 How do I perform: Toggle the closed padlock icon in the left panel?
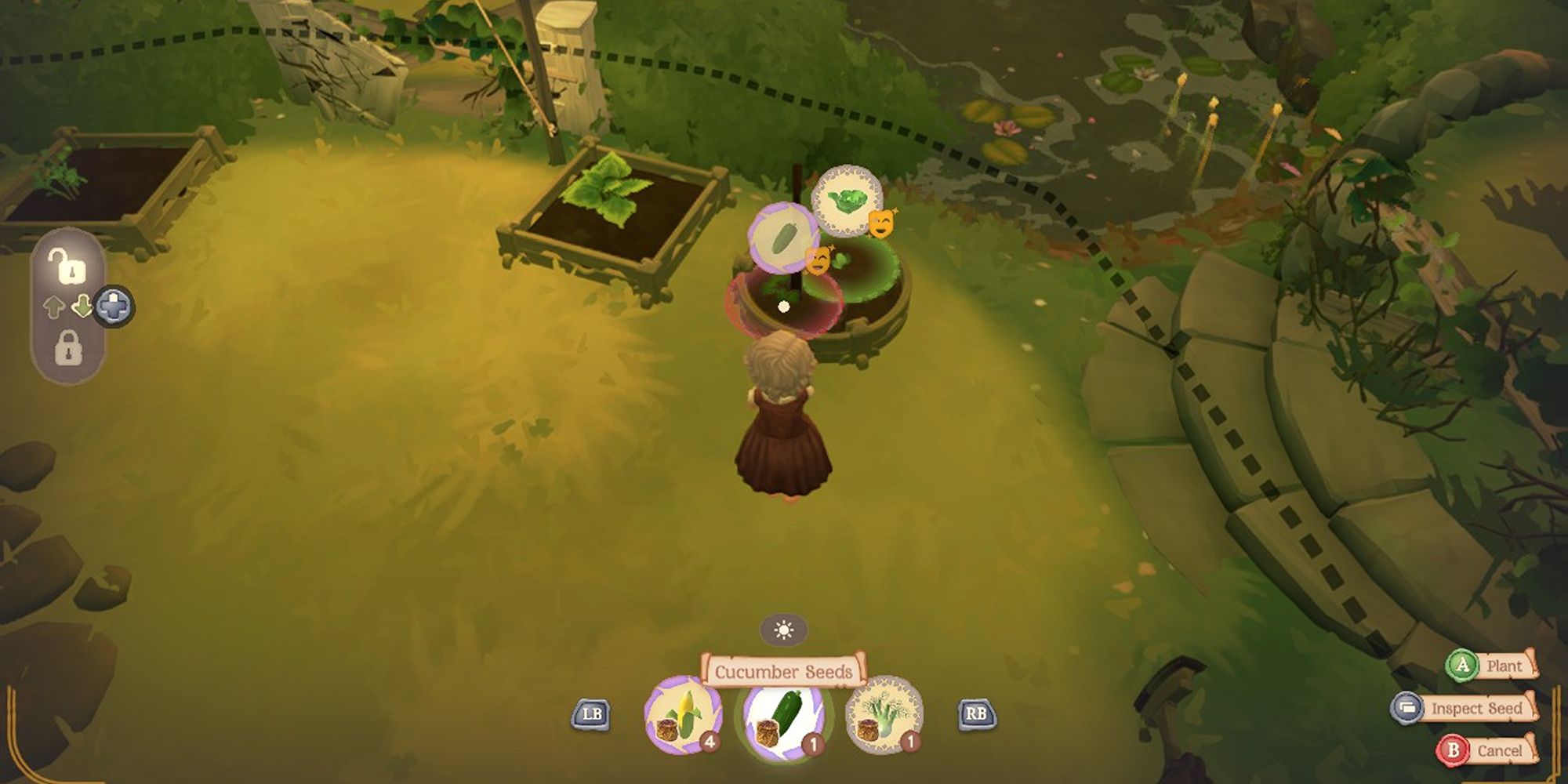[69, 347]
